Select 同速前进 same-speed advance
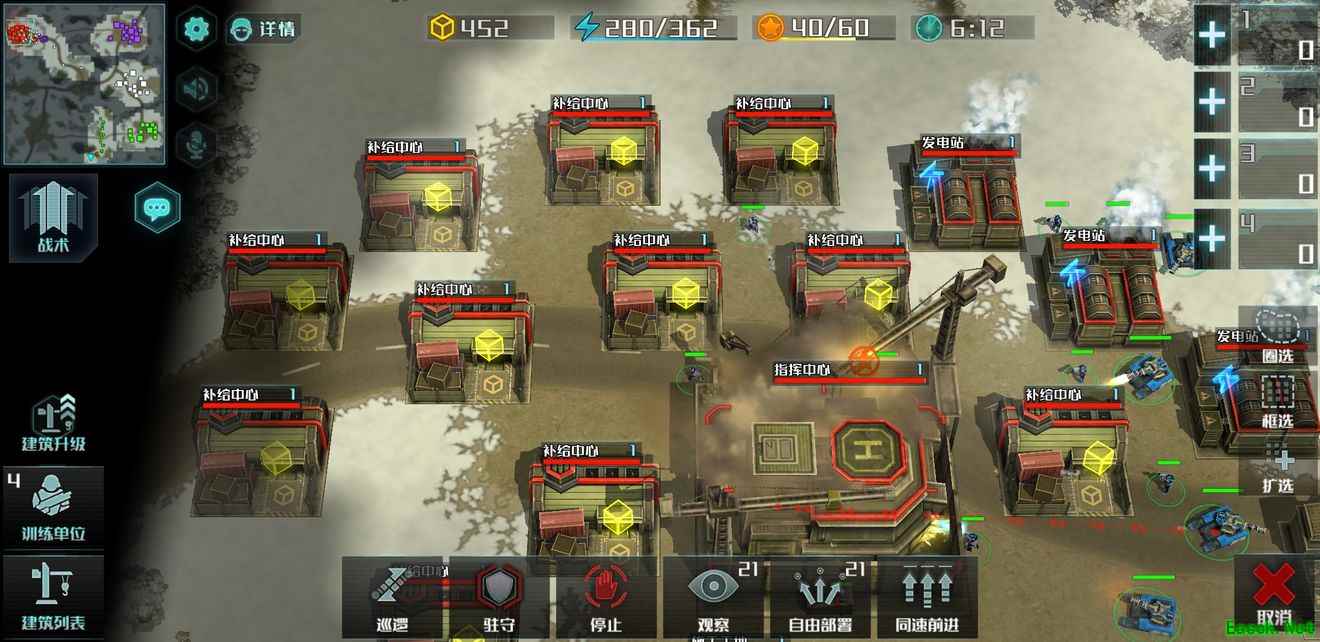The width and height of the screenshot is (1320, 642). 927,597
